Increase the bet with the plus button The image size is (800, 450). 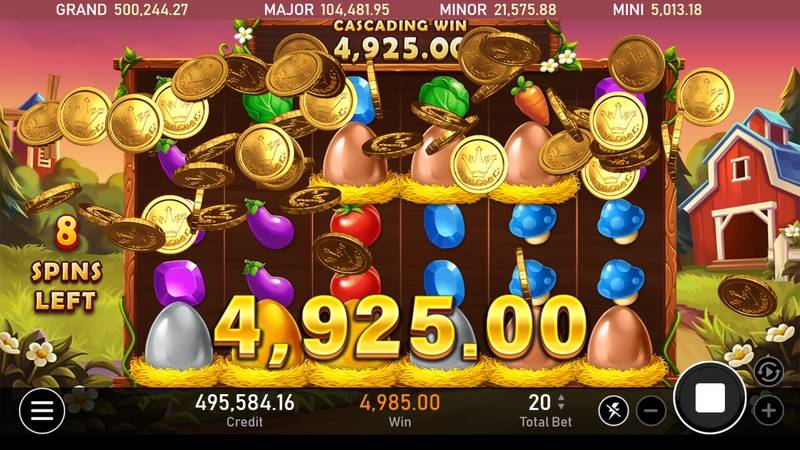pyautogui.click(x=768, y=410)
